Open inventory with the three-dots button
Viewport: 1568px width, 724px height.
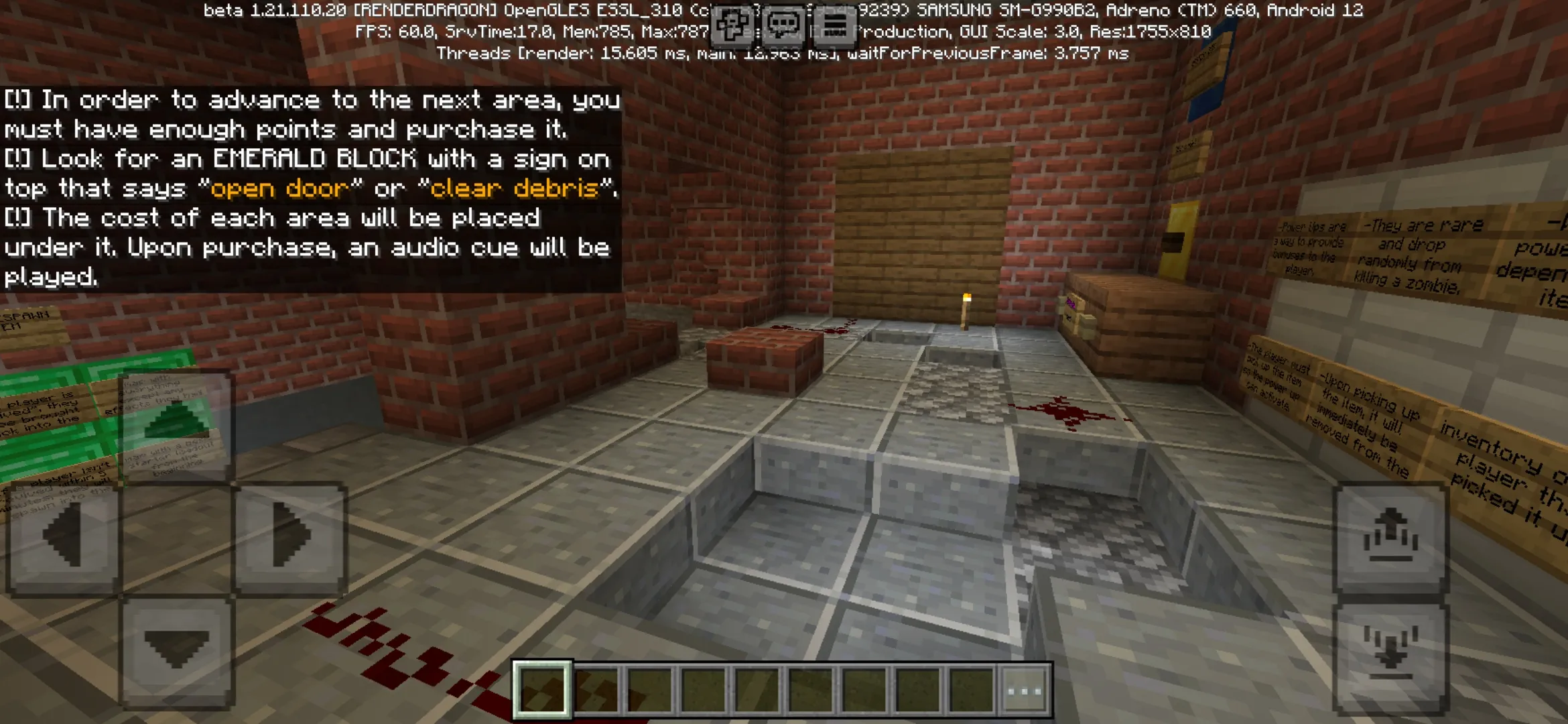(x=1025, y=690)
